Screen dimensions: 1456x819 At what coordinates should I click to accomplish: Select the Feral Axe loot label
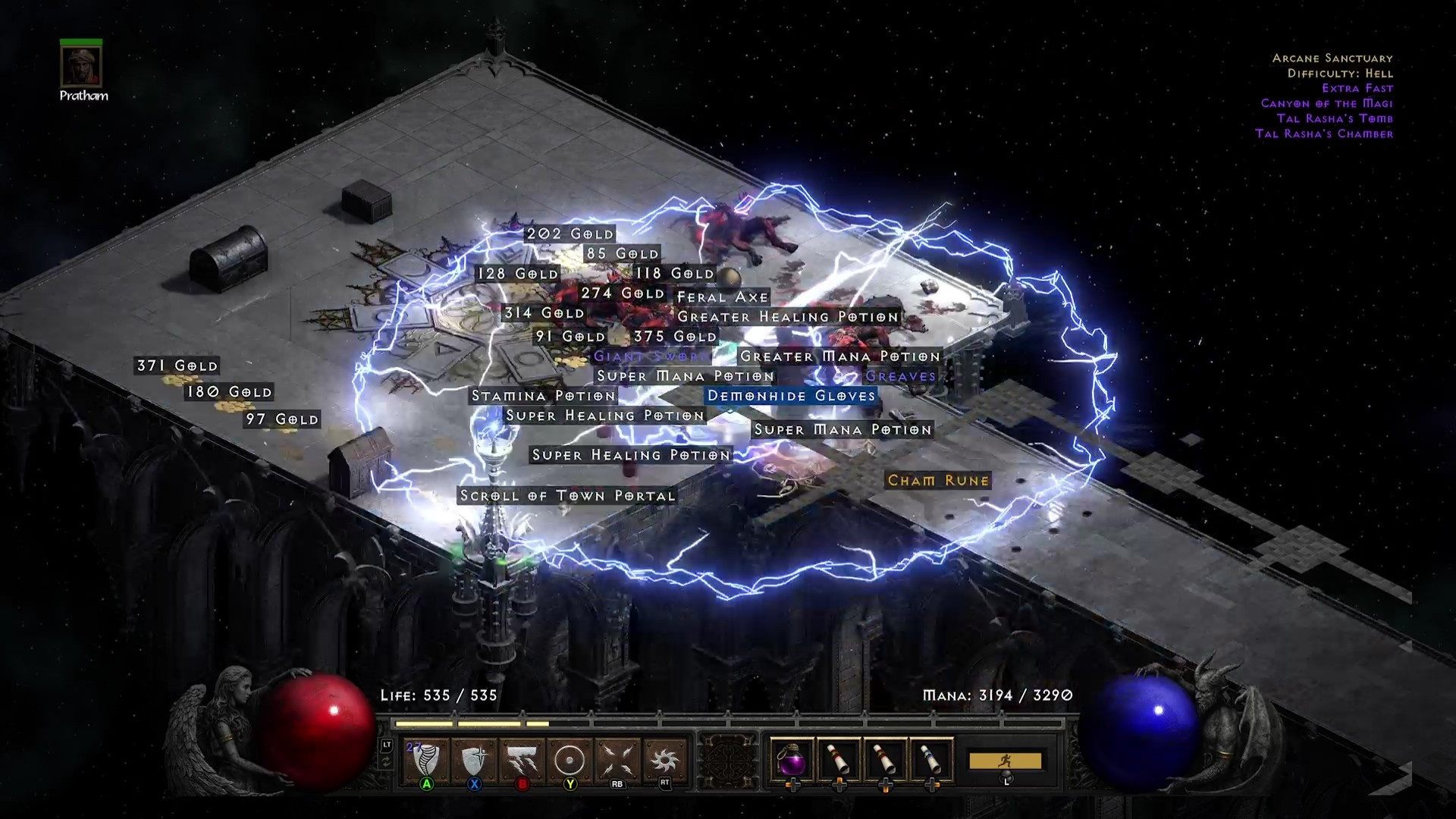(723, 297)
